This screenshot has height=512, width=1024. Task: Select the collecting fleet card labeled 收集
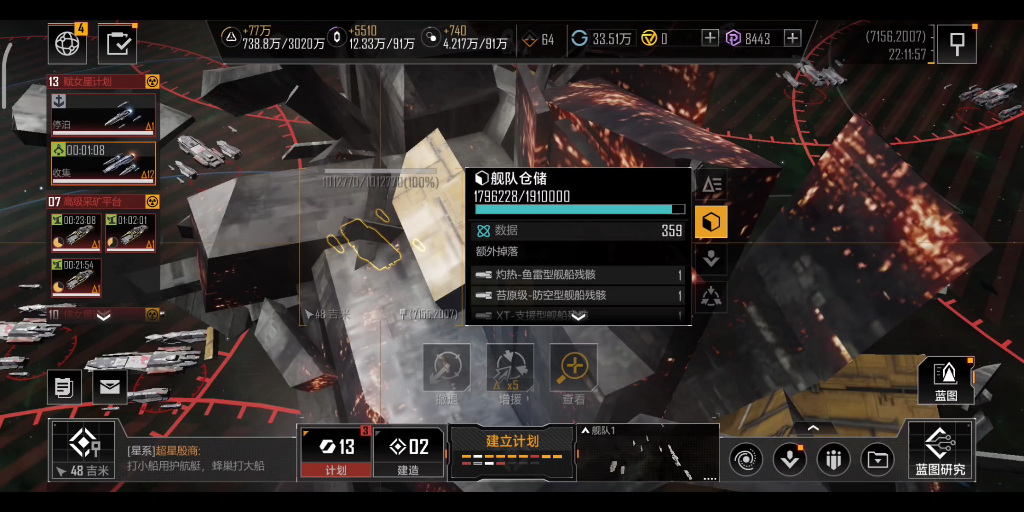click(103, 163)
